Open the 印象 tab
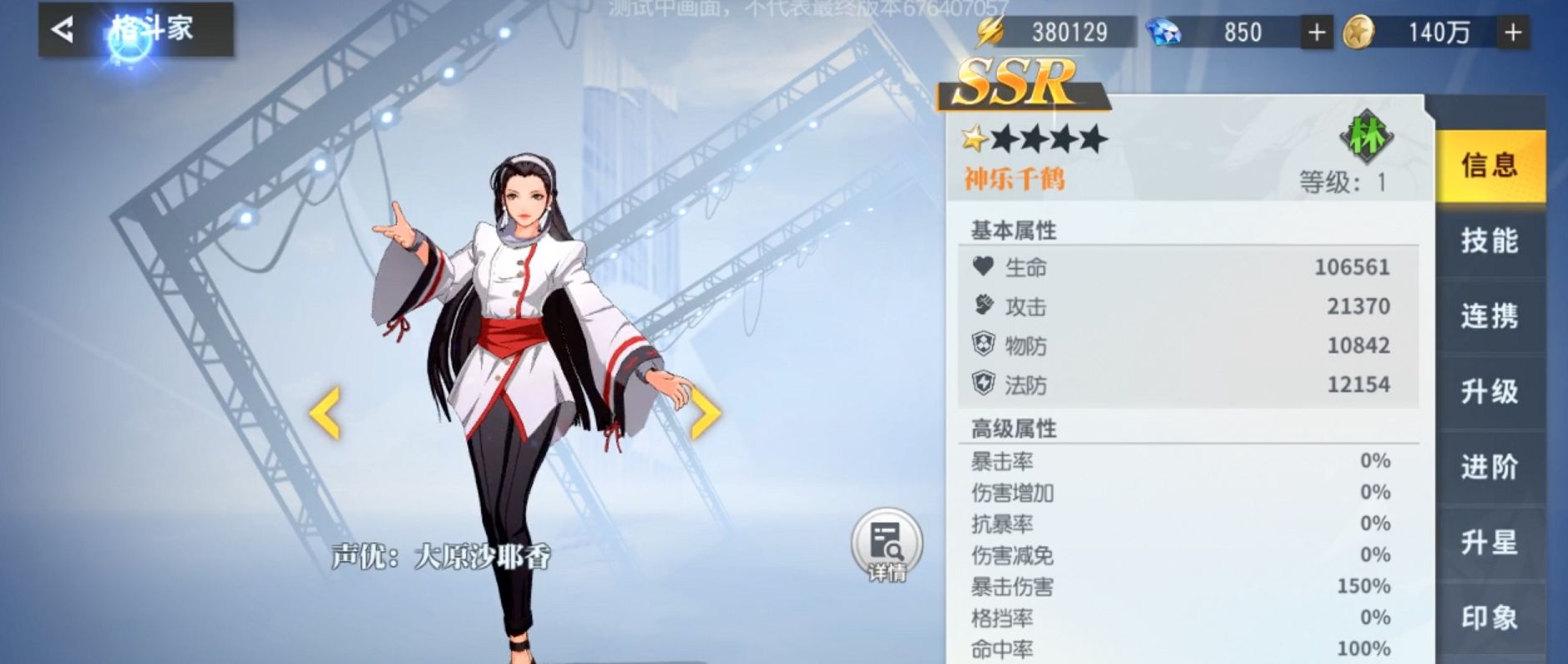The height and width of the screenshot is (664, 1568). tap(1489, 617)
